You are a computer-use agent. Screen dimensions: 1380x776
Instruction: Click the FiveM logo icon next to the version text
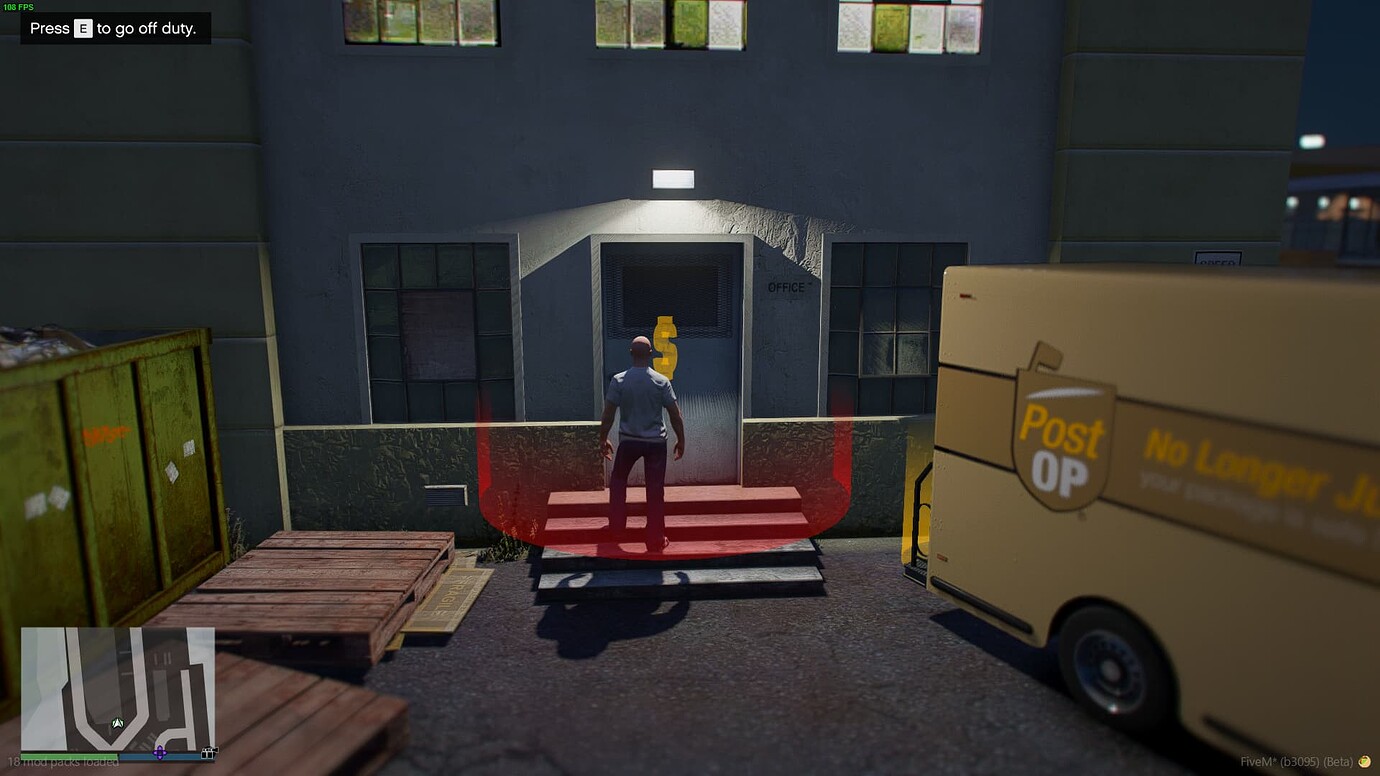point(1365,761)
